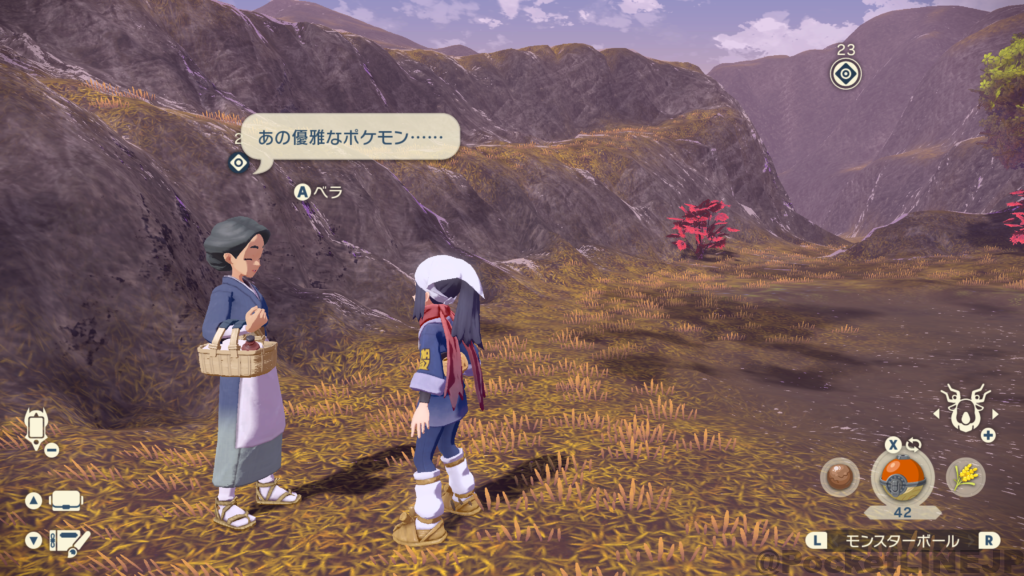Select the yellow grain item slot
This screenshot has height=576, width=1024.
point(966,477)
